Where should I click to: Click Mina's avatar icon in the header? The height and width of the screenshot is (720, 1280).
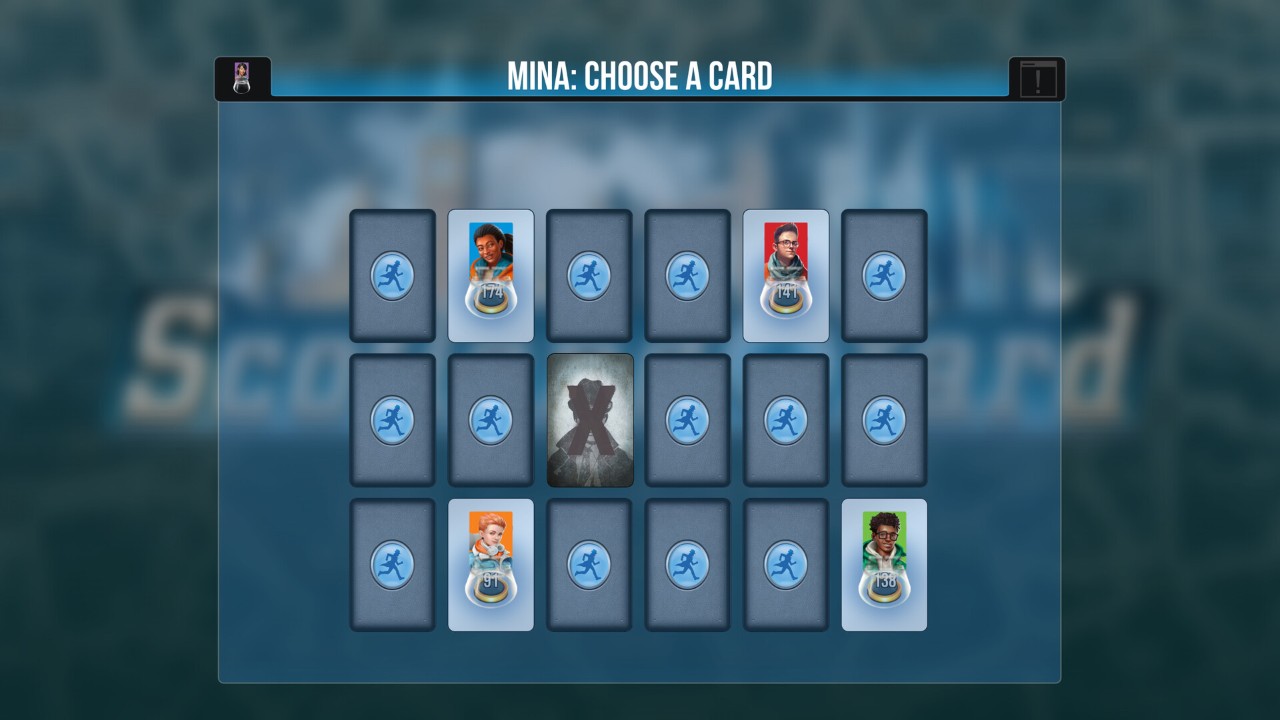pos(240,75)
